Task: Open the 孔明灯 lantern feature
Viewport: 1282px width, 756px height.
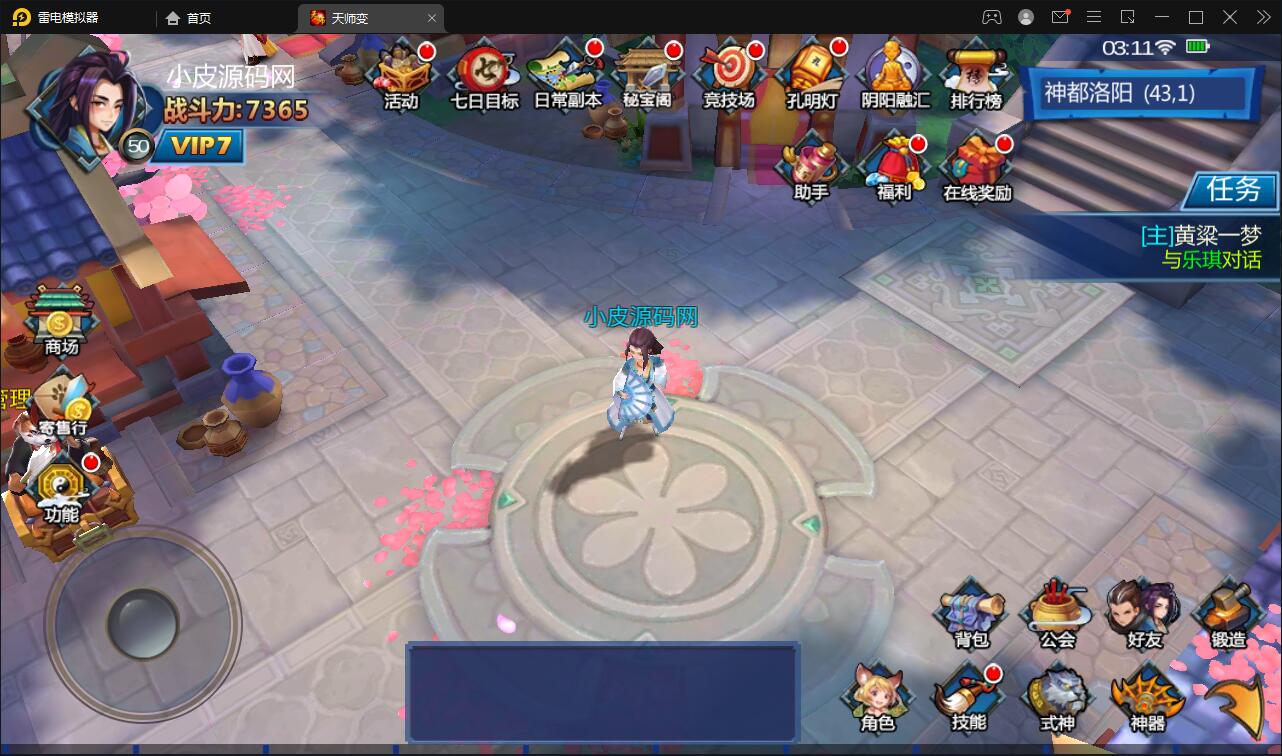Action: (812, 75)
